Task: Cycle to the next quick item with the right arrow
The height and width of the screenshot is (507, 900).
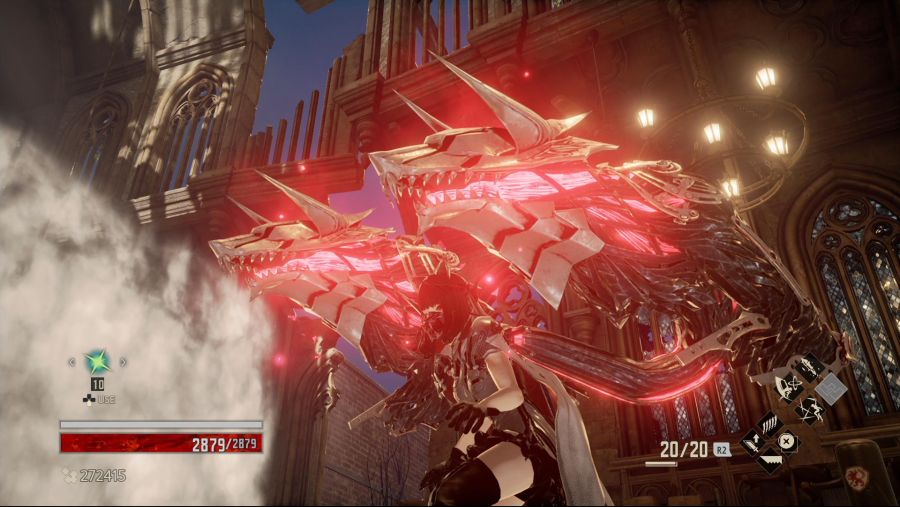Action: [x=123, y=362]
